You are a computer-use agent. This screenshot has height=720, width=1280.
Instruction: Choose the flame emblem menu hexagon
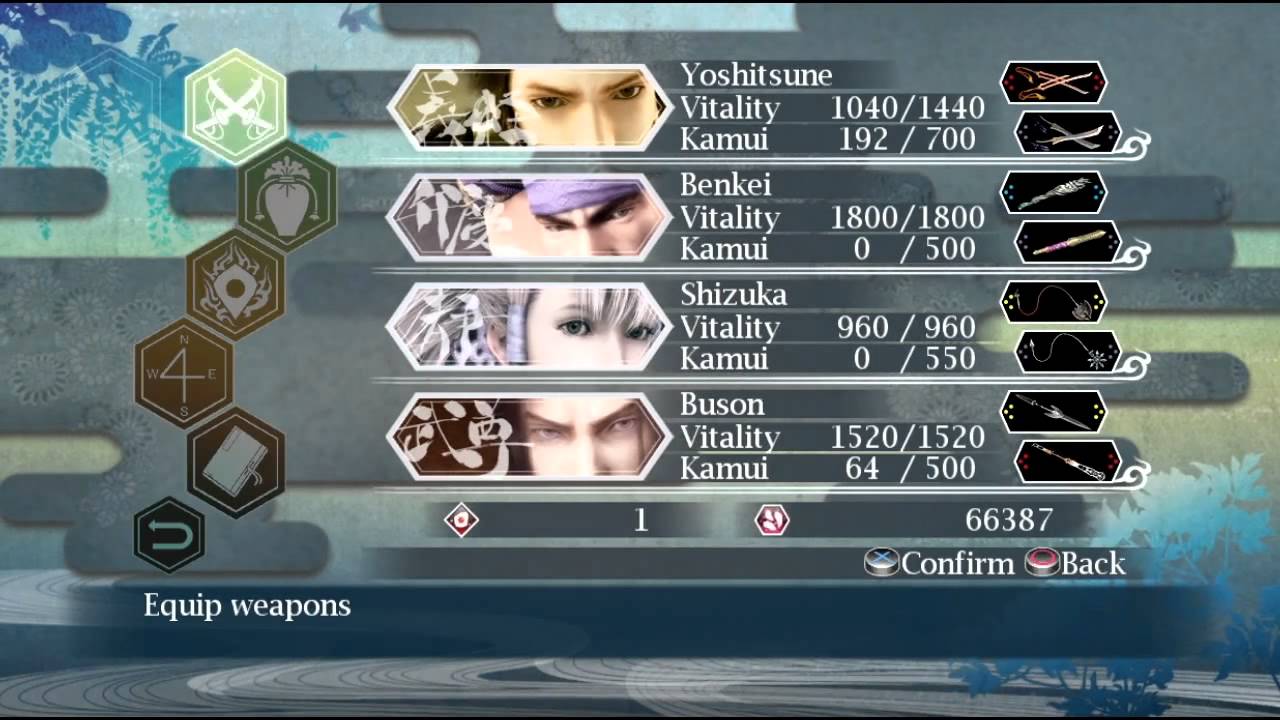[x=235, y=281]
